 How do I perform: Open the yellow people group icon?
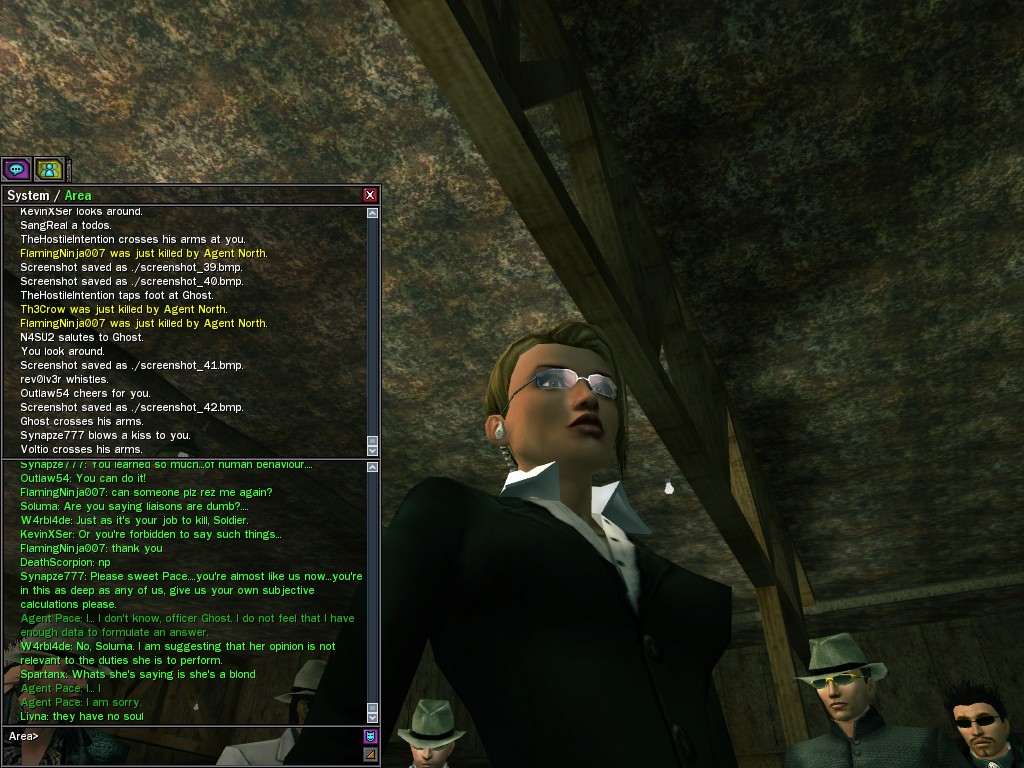pyautogui.click(x=49, y=170)
